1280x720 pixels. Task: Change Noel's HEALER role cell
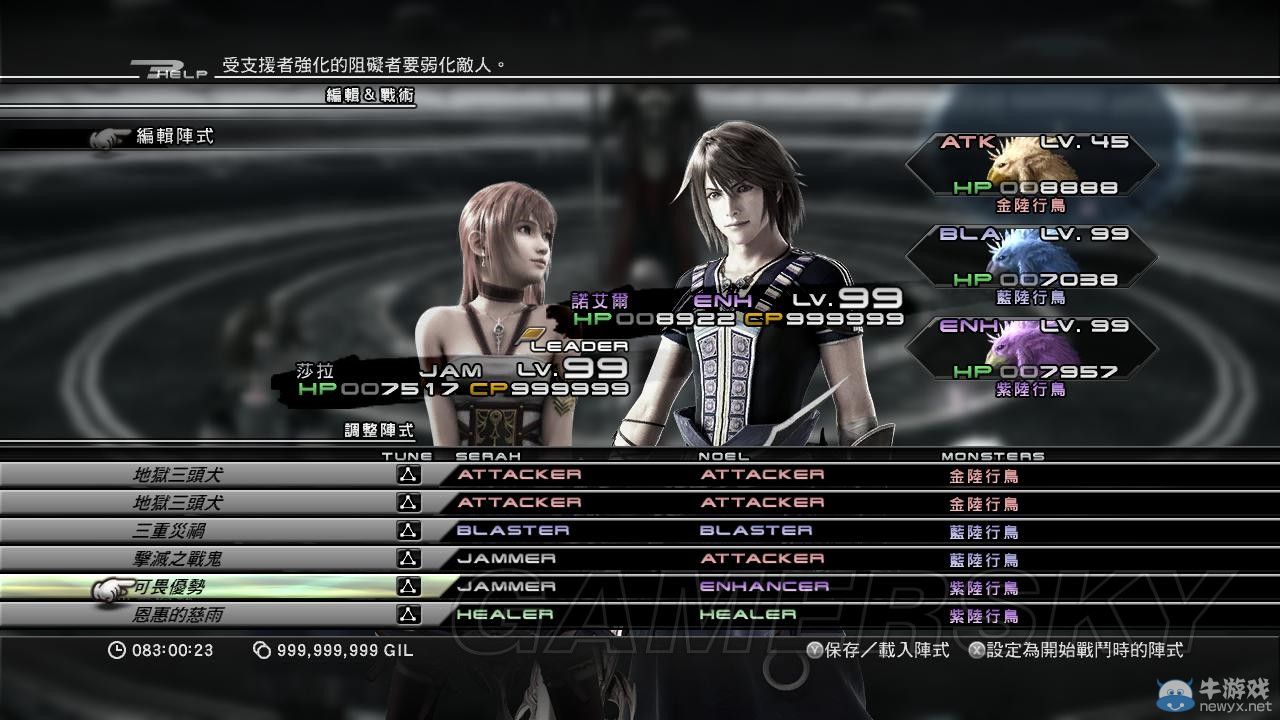[x=748, y=615]
